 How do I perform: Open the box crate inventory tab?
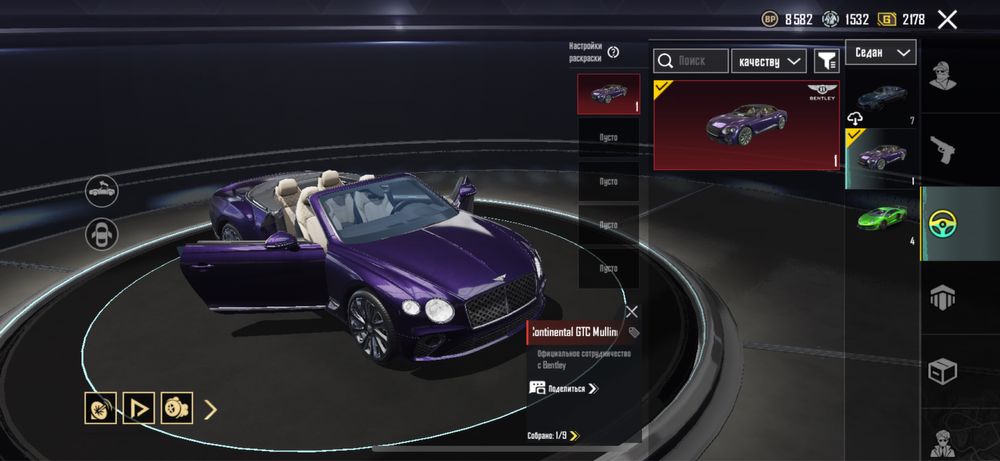[x=942, y=371]
